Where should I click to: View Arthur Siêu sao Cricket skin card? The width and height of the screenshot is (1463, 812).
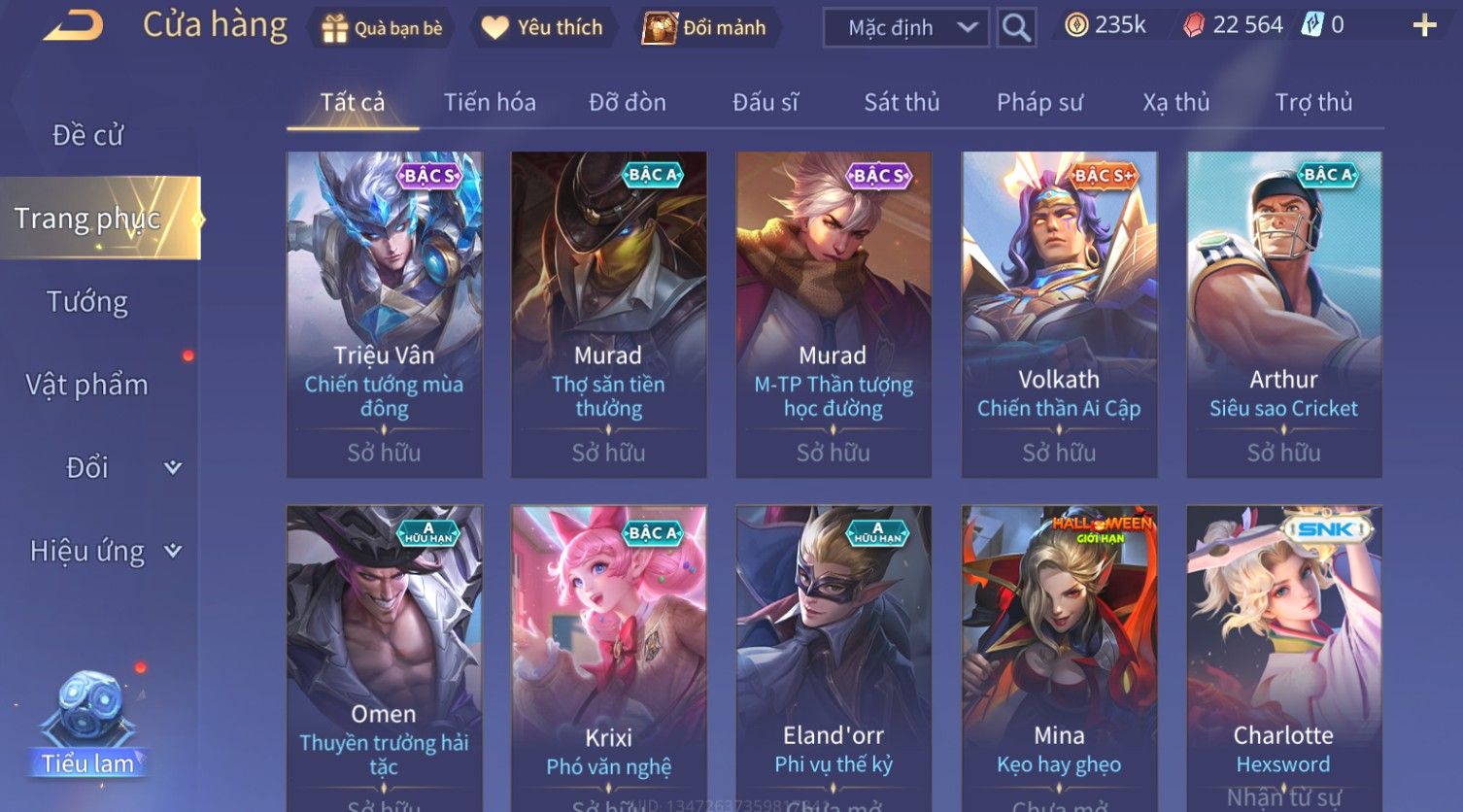click(1284, 313)
